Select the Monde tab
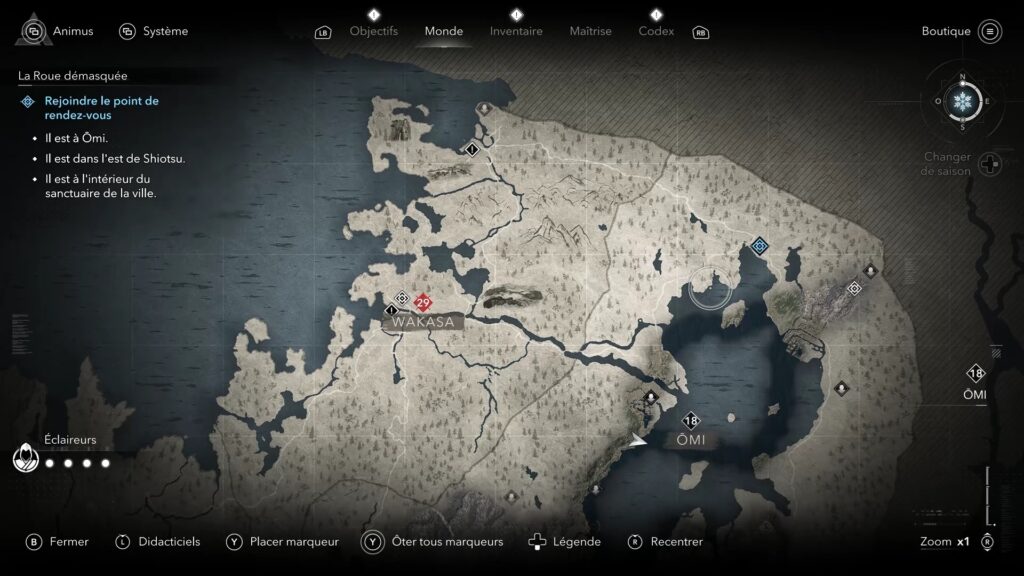 [444, 31]
